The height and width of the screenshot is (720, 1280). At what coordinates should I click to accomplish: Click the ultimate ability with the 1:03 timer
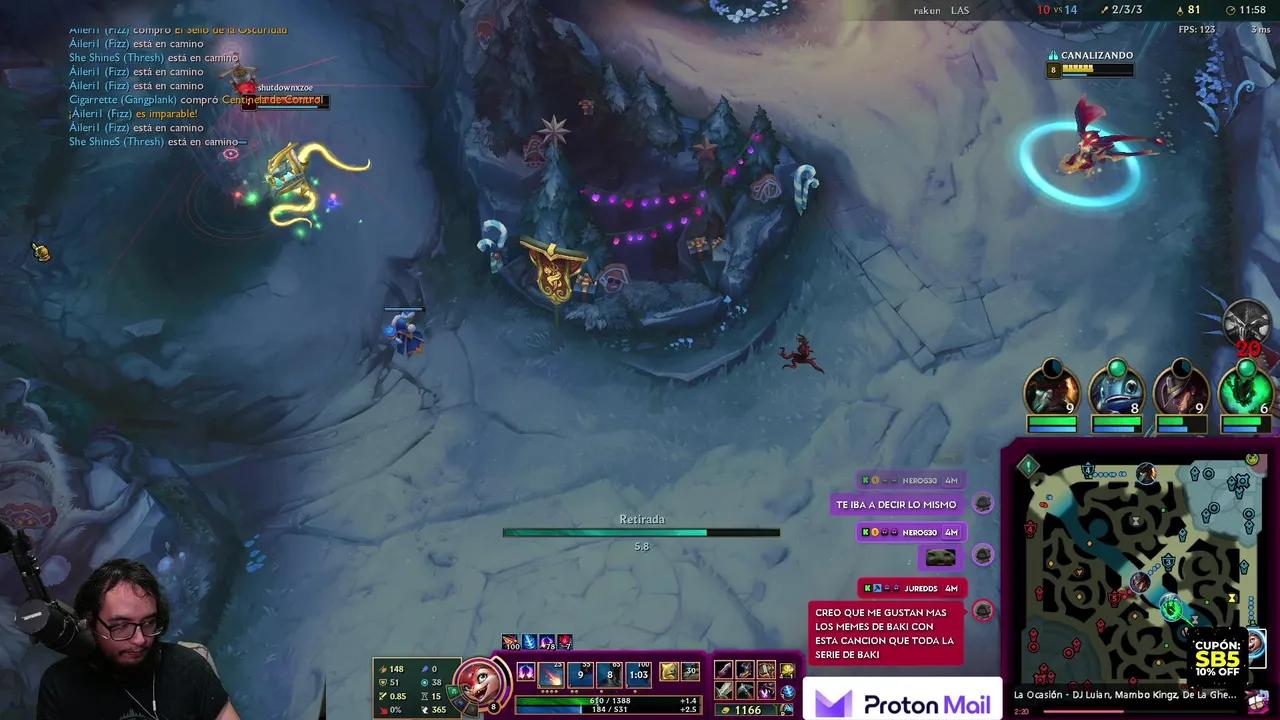point(637,675)
